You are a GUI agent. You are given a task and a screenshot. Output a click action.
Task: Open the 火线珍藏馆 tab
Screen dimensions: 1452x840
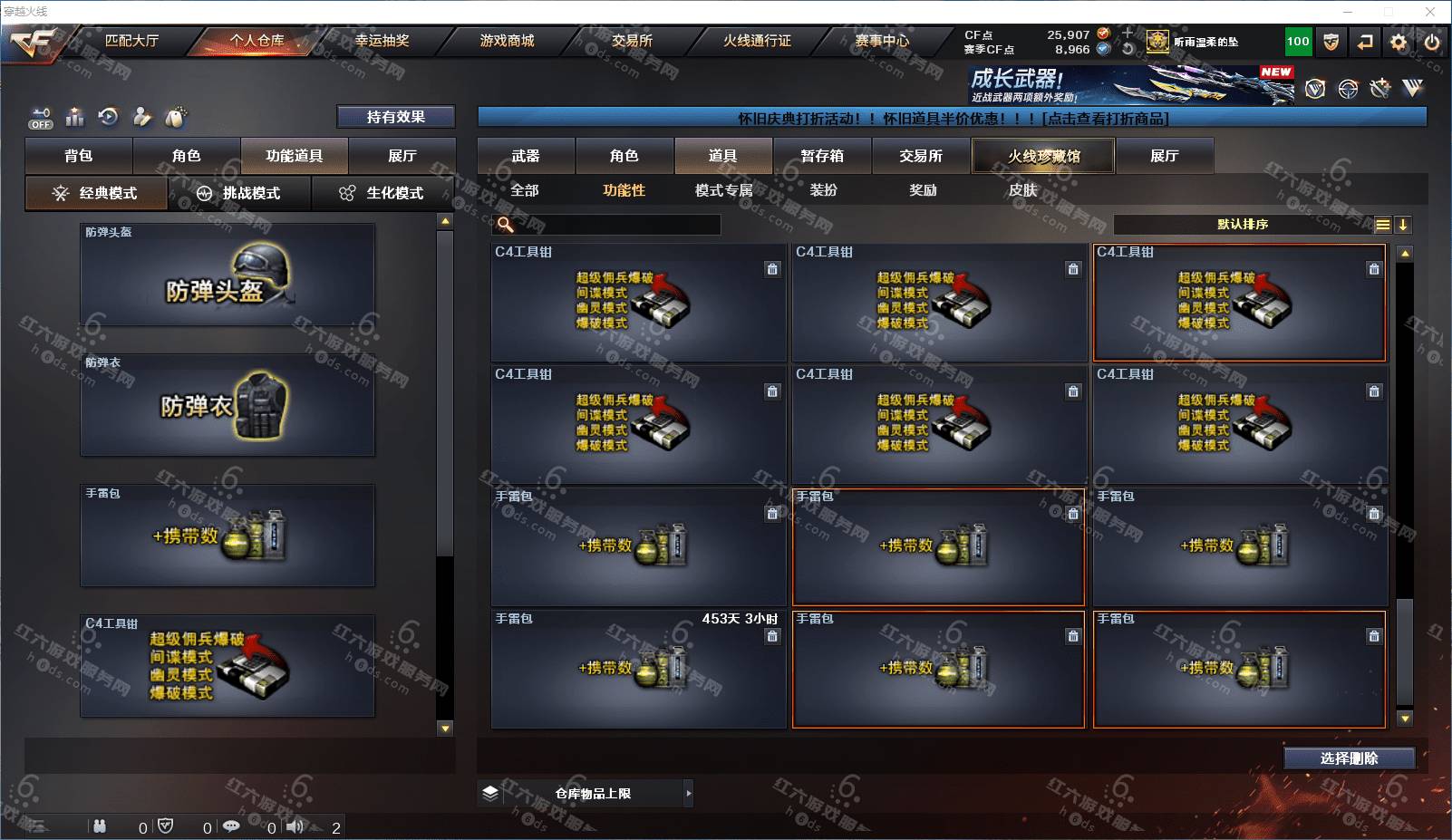click(1043, 156)
